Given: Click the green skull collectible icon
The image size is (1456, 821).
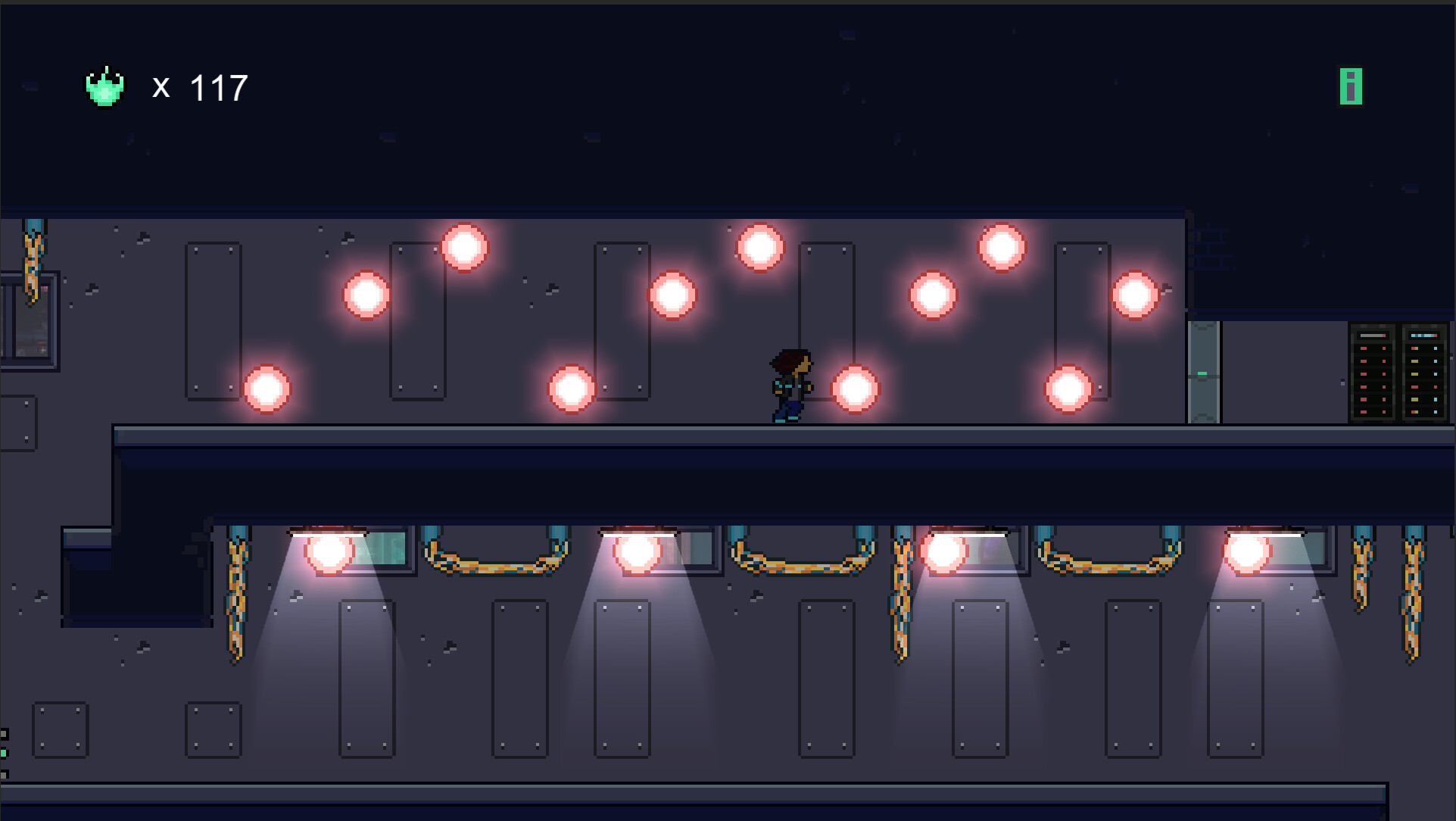Looking at the screenshot, I should [x=105, y=86].
